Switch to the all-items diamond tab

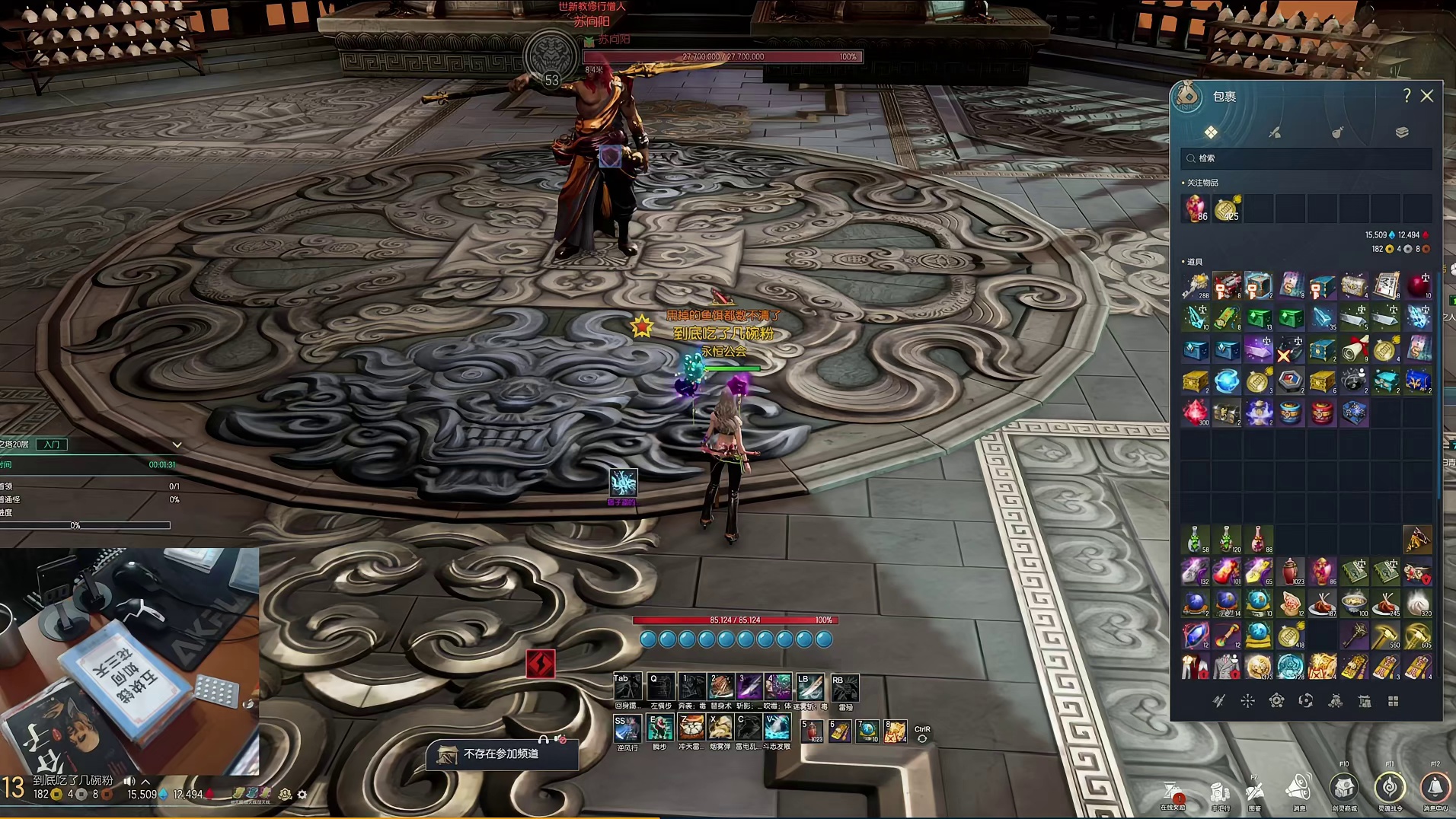1210,132
